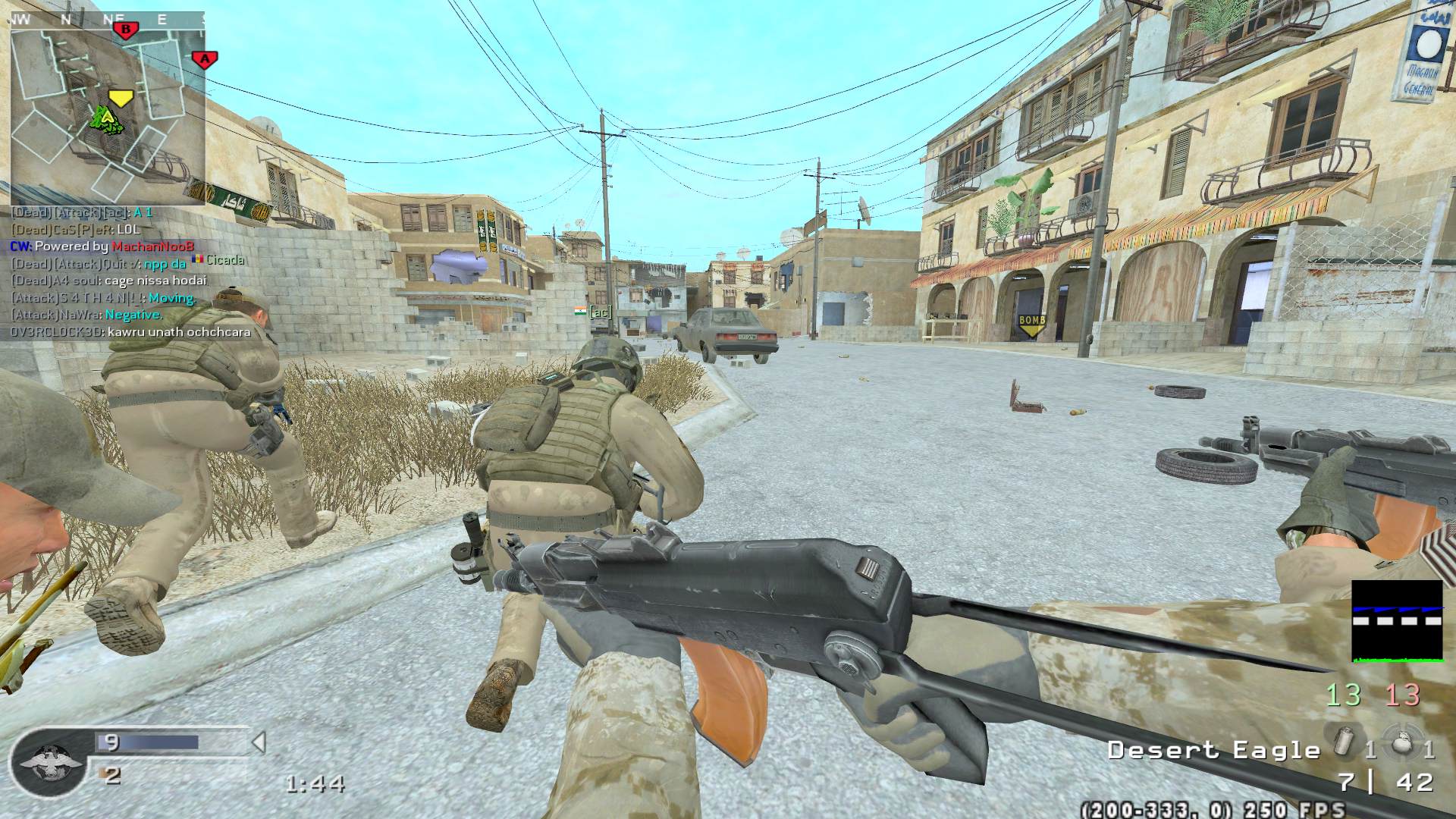Select the red A bomb site marker
Image resolution: width=1456 pixels, height=819 pixels.
click(202, 59)
